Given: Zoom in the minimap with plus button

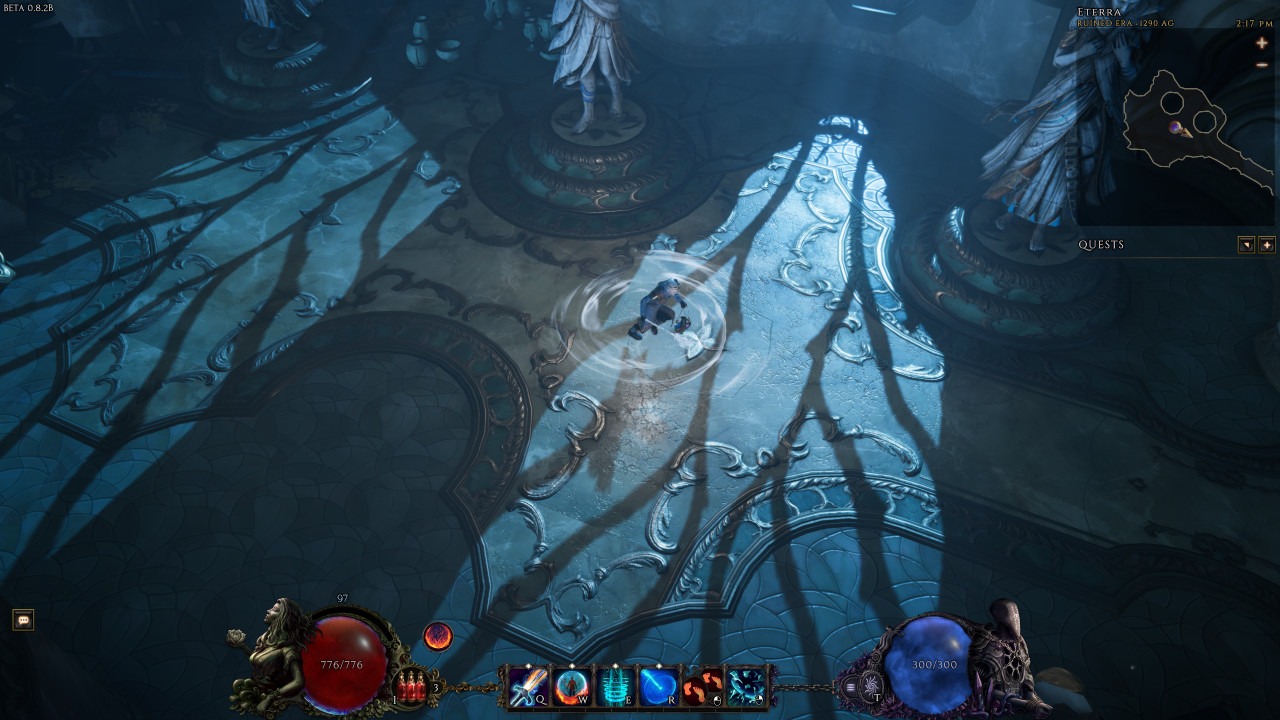Looking at the screenshot, I should coord(1262,44).
